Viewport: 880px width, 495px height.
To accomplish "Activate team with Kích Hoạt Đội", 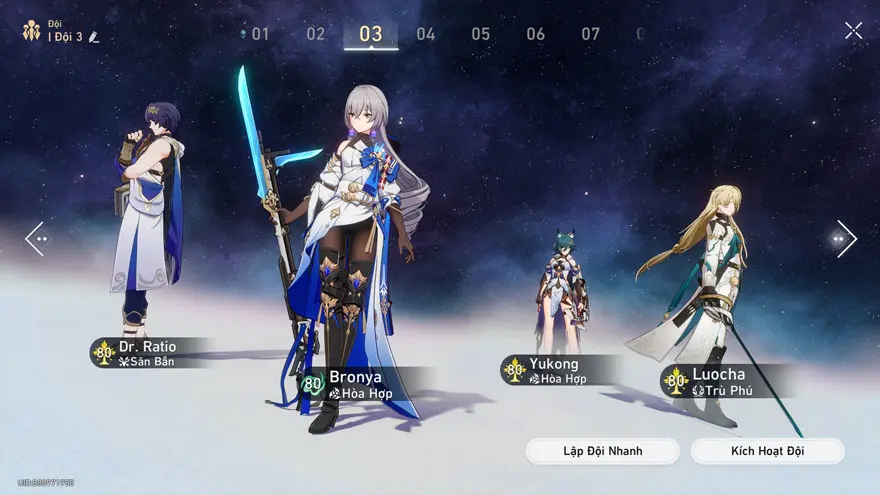I will pos(767,451).
